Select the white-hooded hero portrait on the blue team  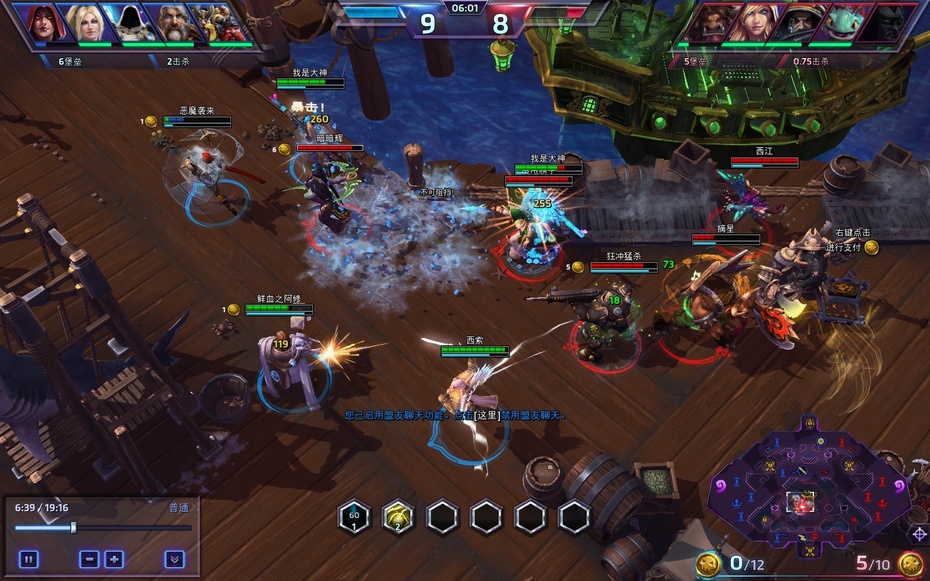click(129, 24)
